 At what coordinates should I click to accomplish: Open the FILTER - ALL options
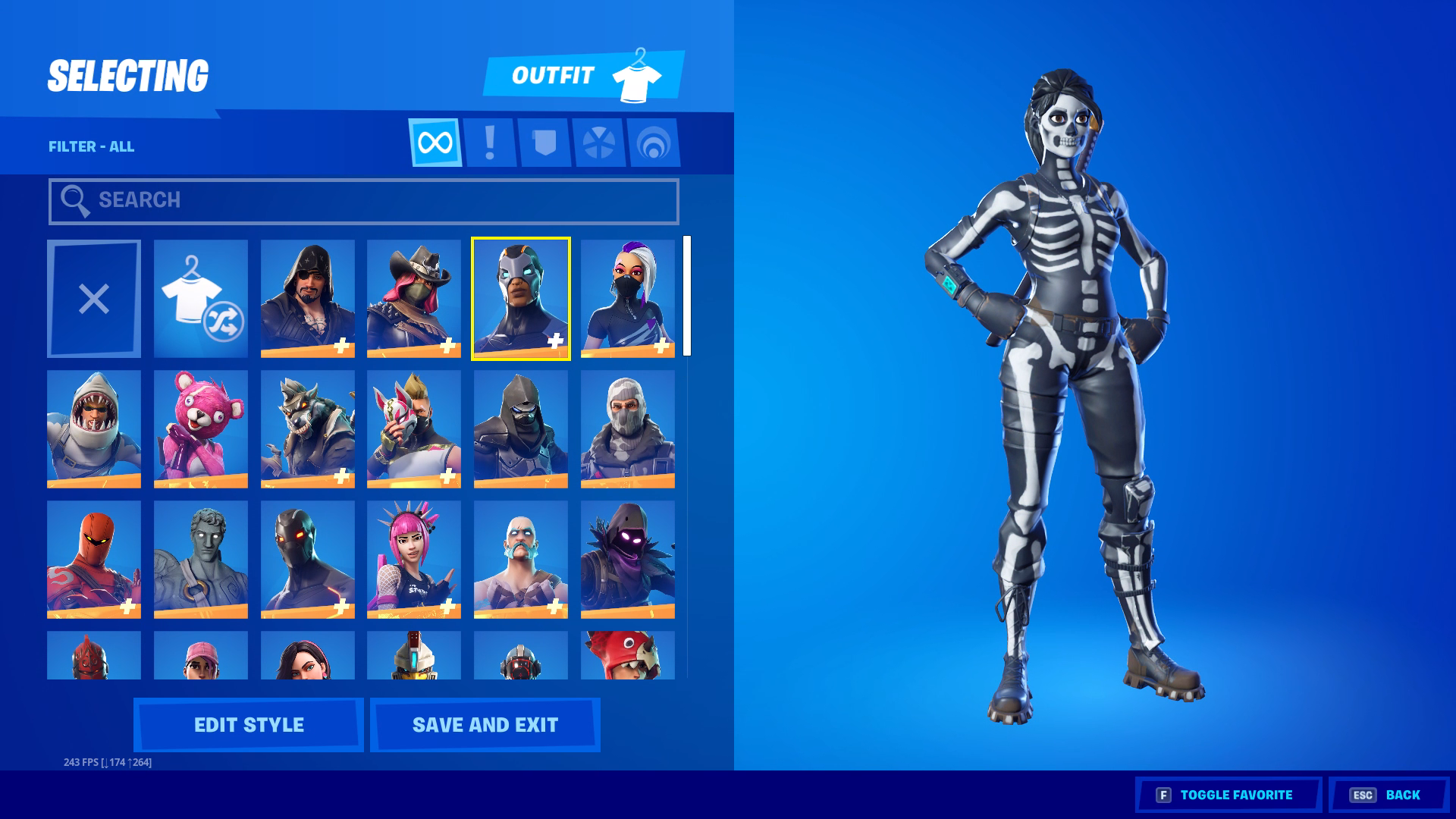point(90,146)
